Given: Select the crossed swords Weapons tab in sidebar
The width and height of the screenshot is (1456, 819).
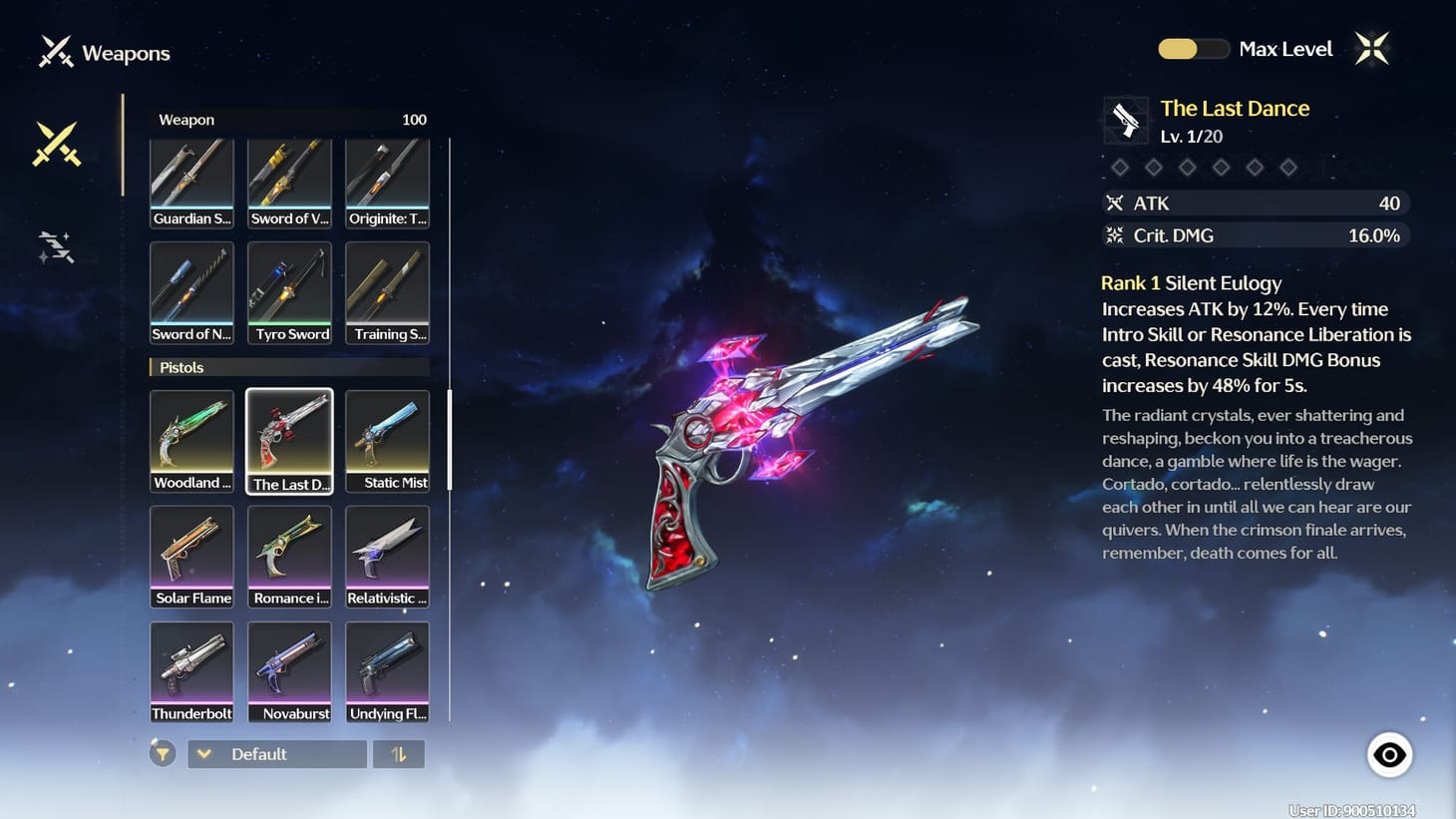Looking at the screenshot, I should (x=57, y=143).
